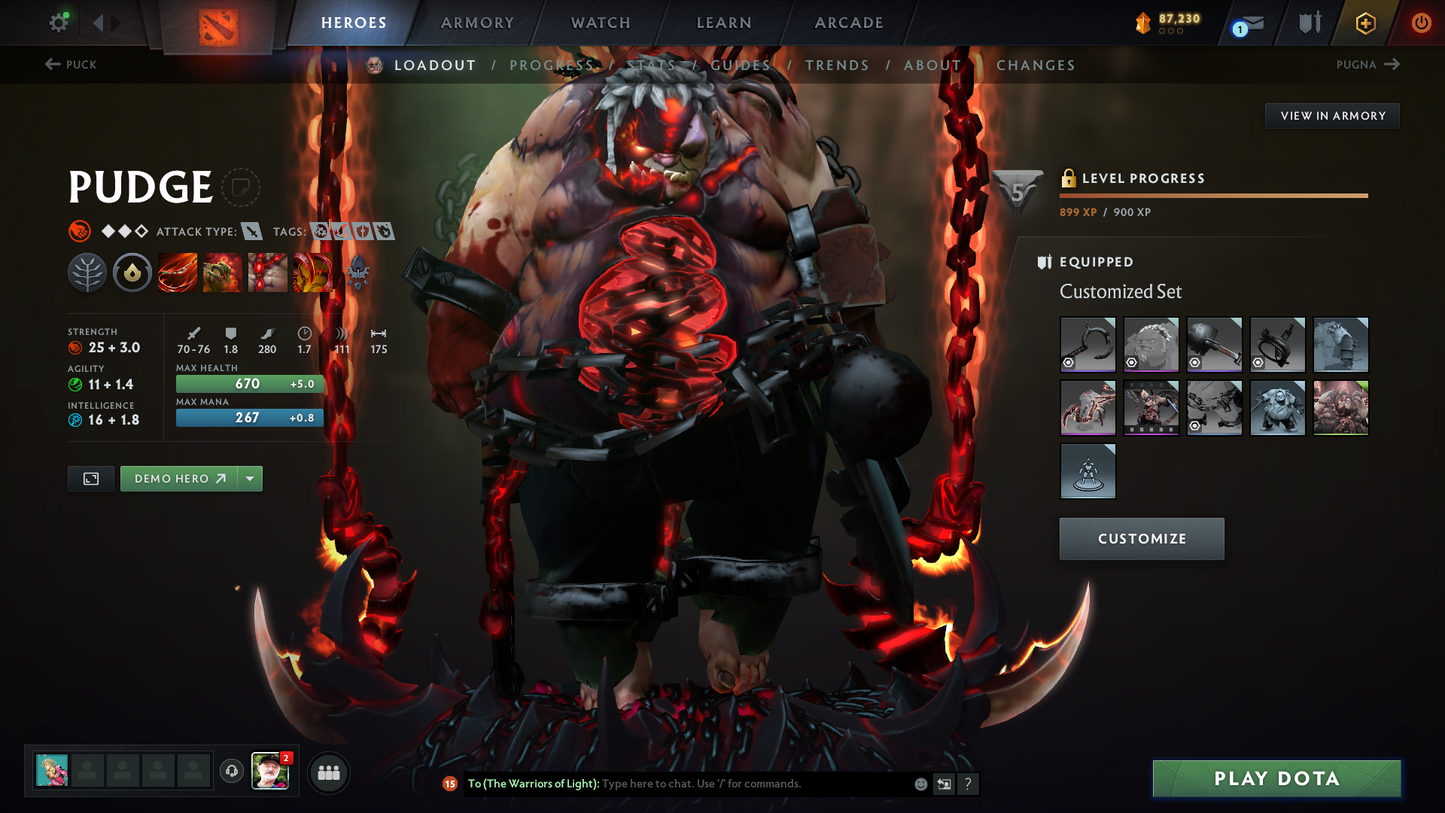Open the GUIDES section
1445x813 pixels.
click(x=740, y=65)
